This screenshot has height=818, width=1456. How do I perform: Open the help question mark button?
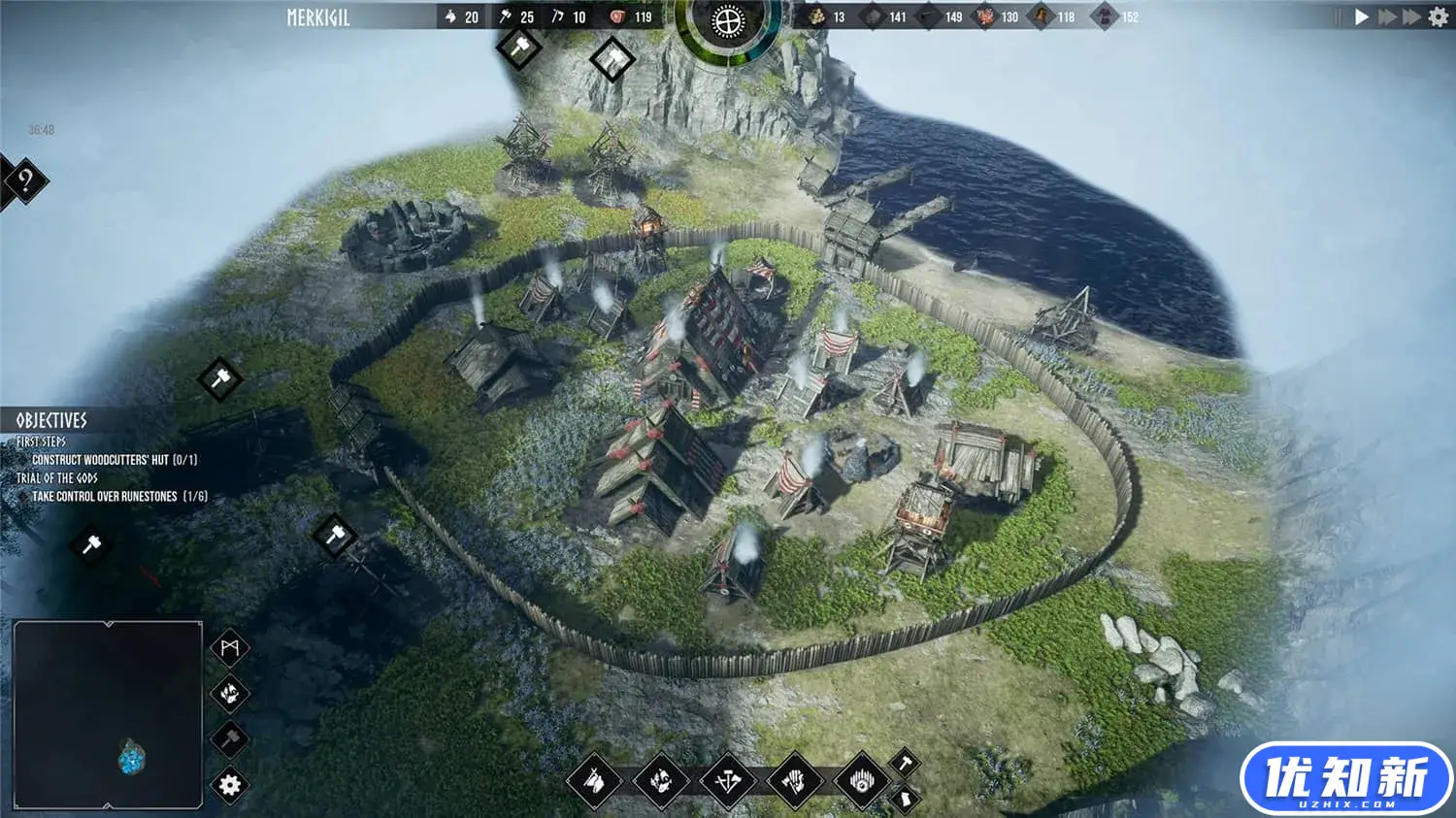click(25, 180)
